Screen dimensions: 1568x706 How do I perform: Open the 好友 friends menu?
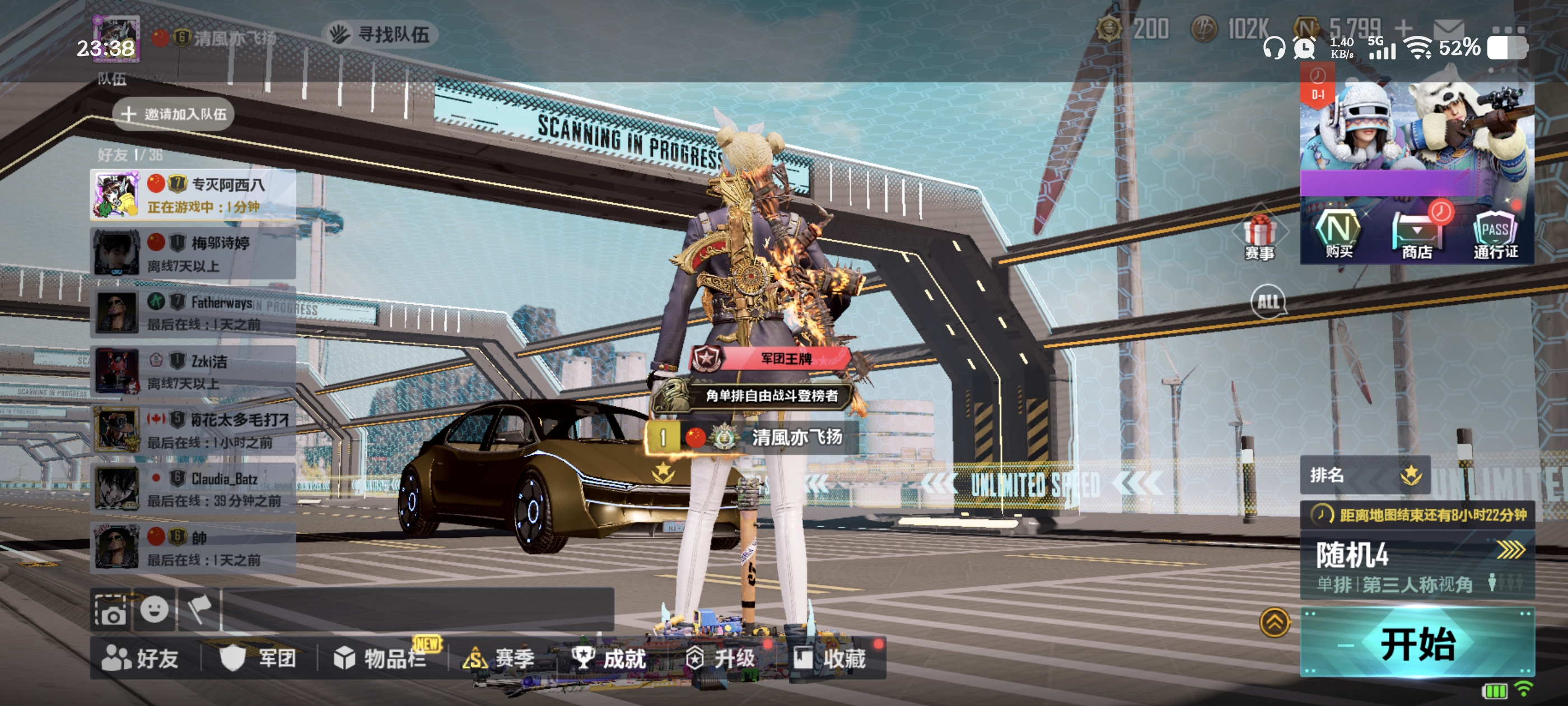(x=141, y=658)
